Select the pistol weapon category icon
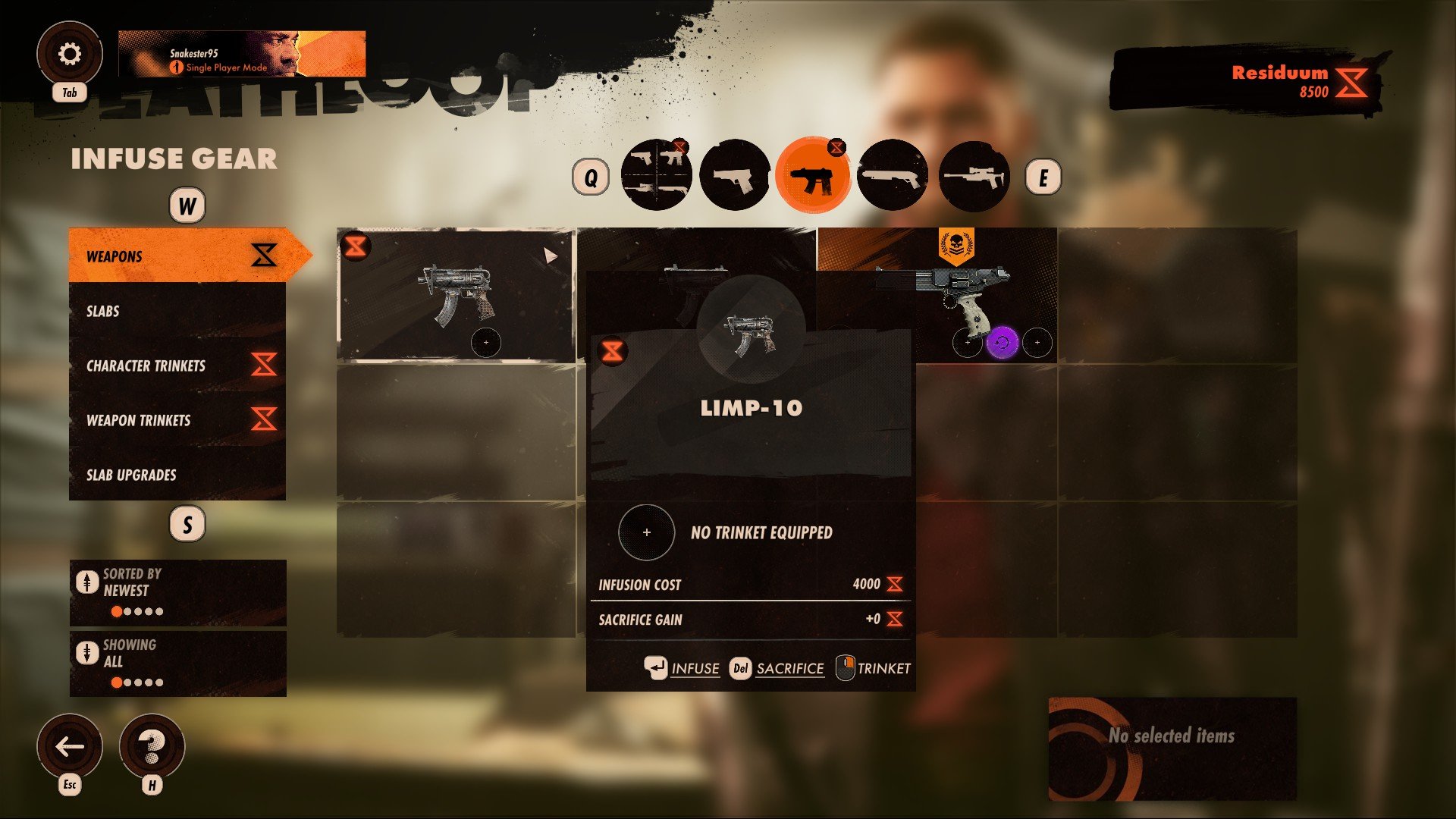 click(737, 175)
